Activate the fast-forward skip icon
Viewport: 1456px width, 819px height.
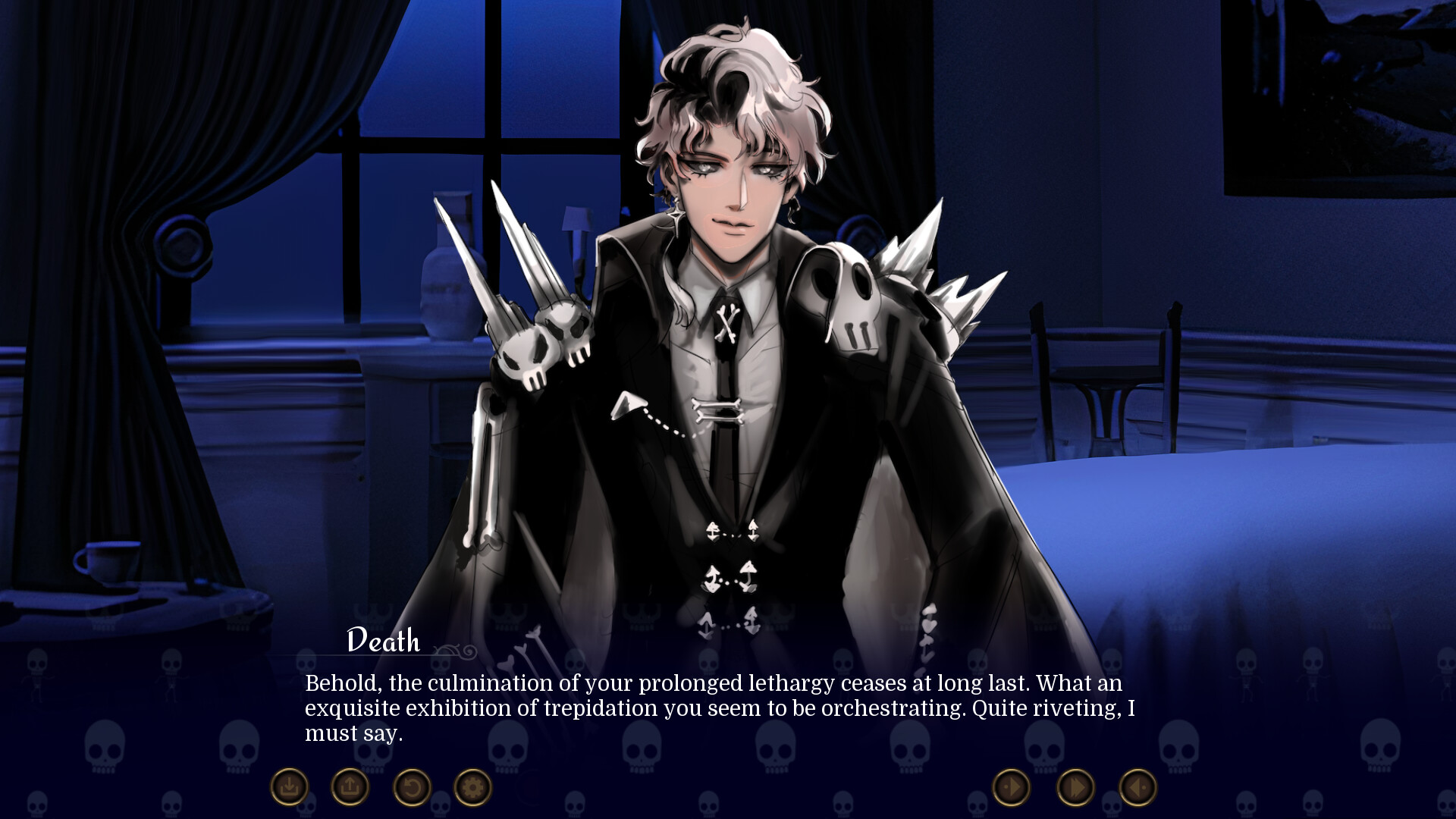pos(1075,787)
